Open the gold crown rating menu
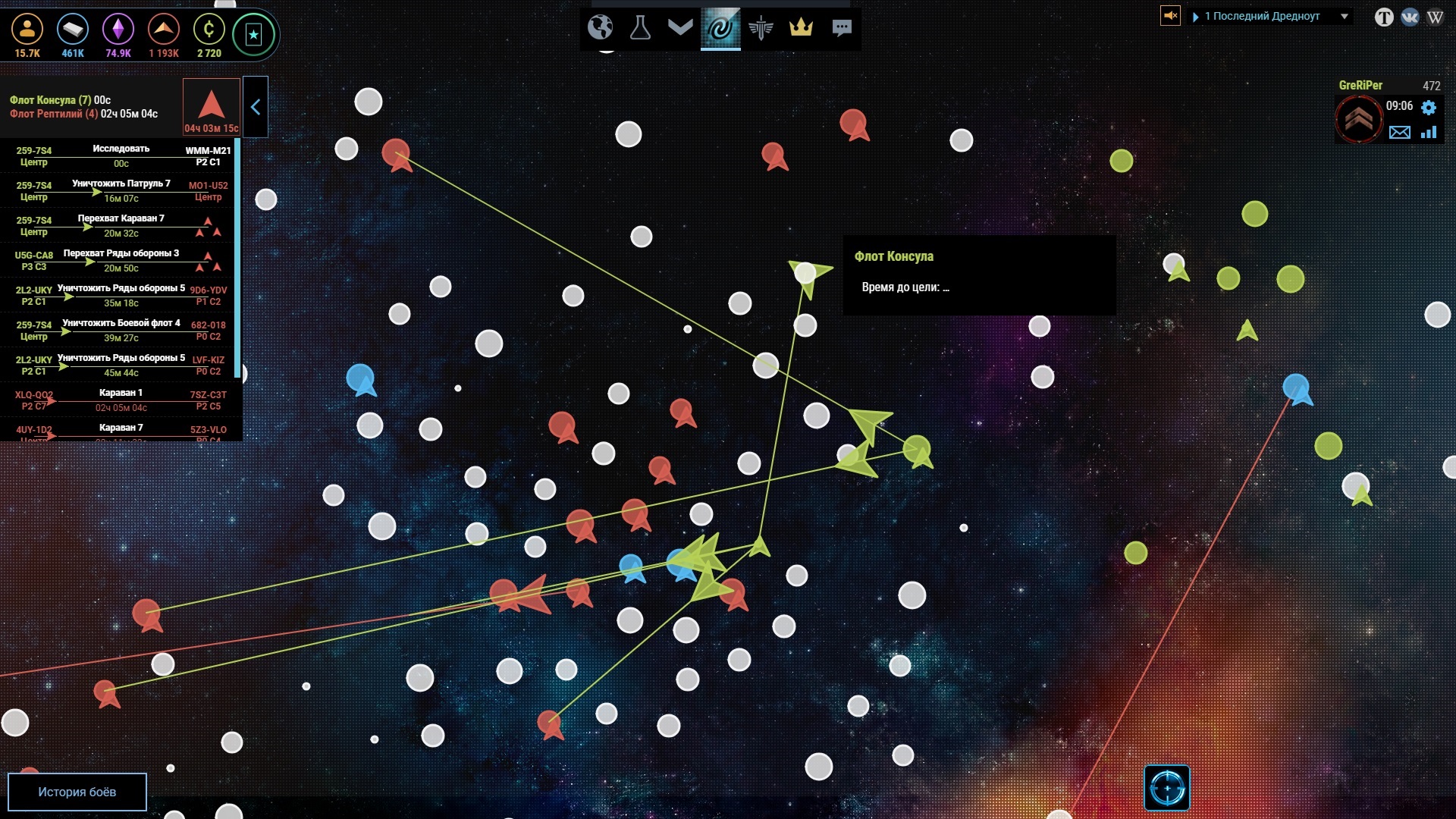The image size is (1456, 819). tap(801, 28)
